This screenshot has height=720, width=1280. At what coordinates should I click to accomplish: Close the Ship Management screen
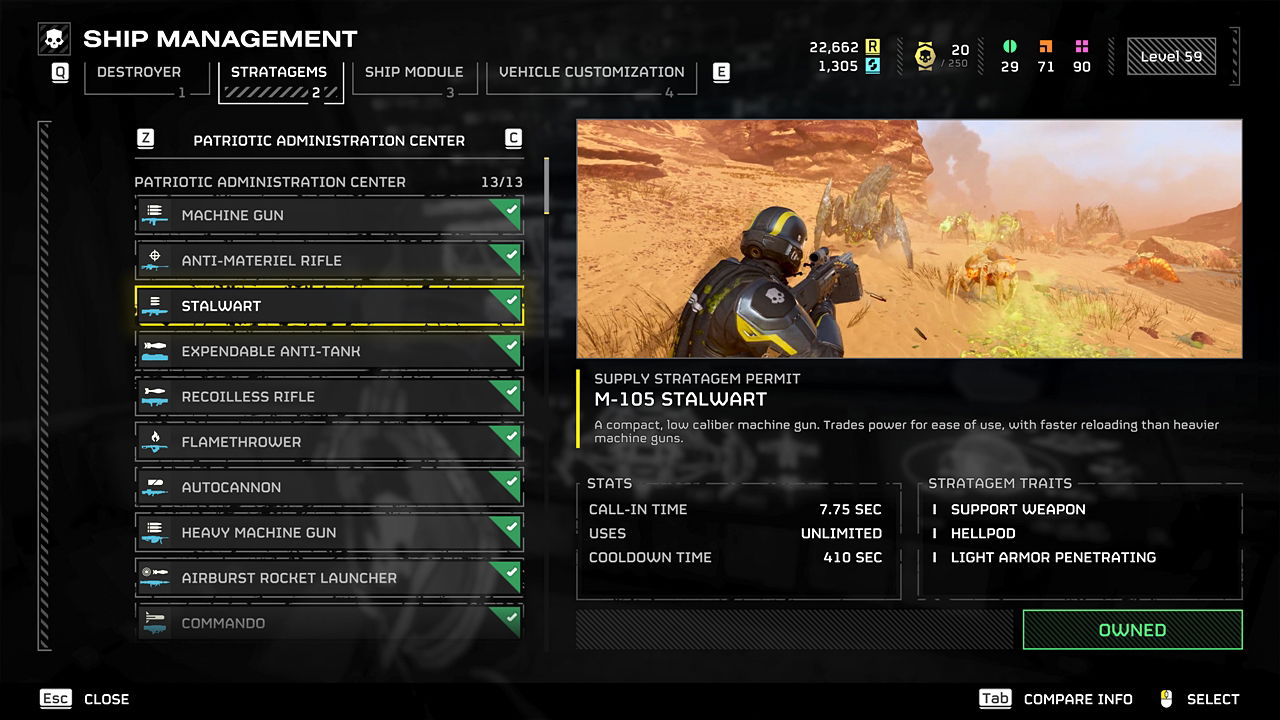pyautogui.click(x=86, y=699)
